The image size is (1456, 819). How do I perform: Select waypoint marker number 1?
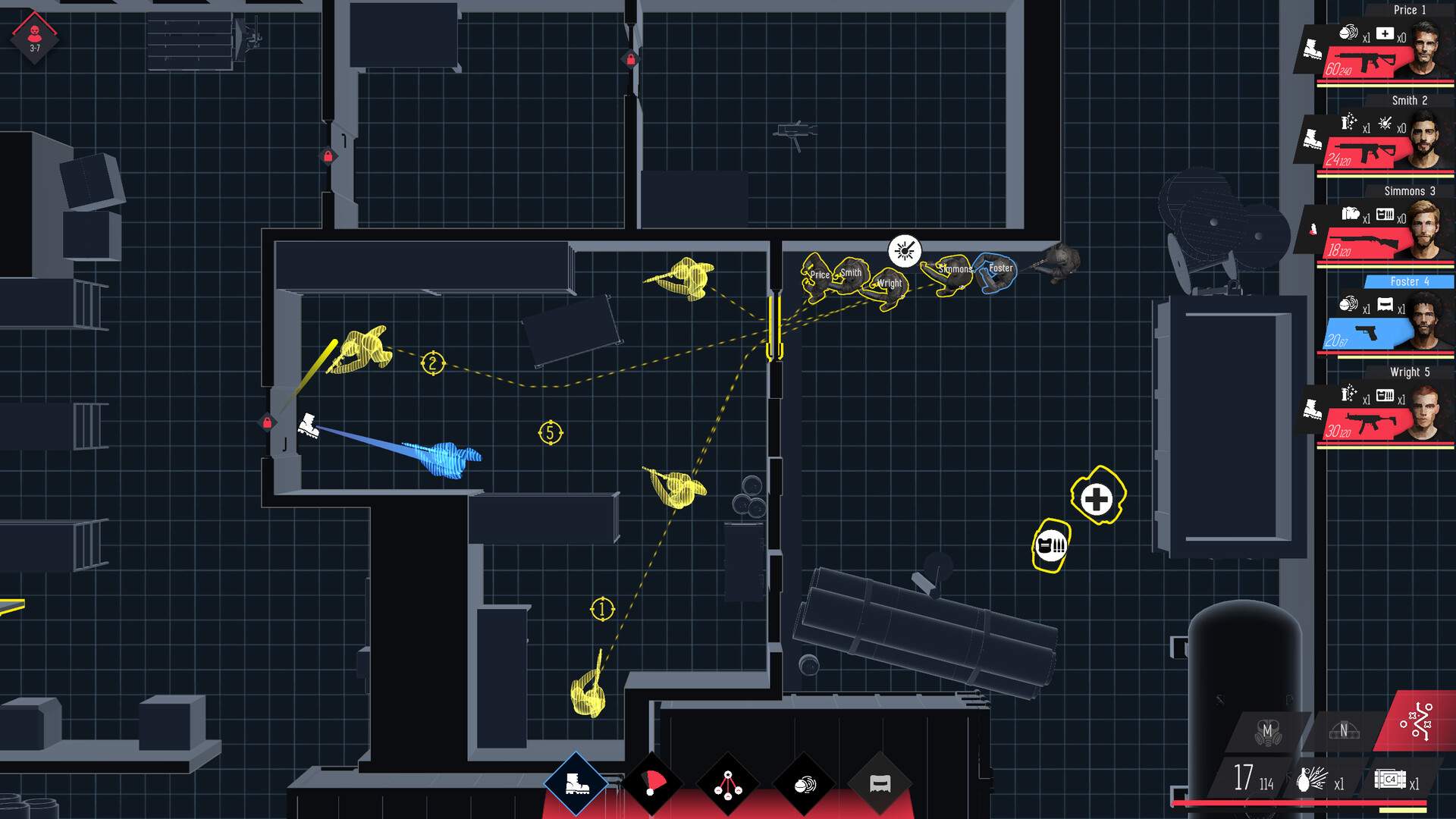pos(602,609)
